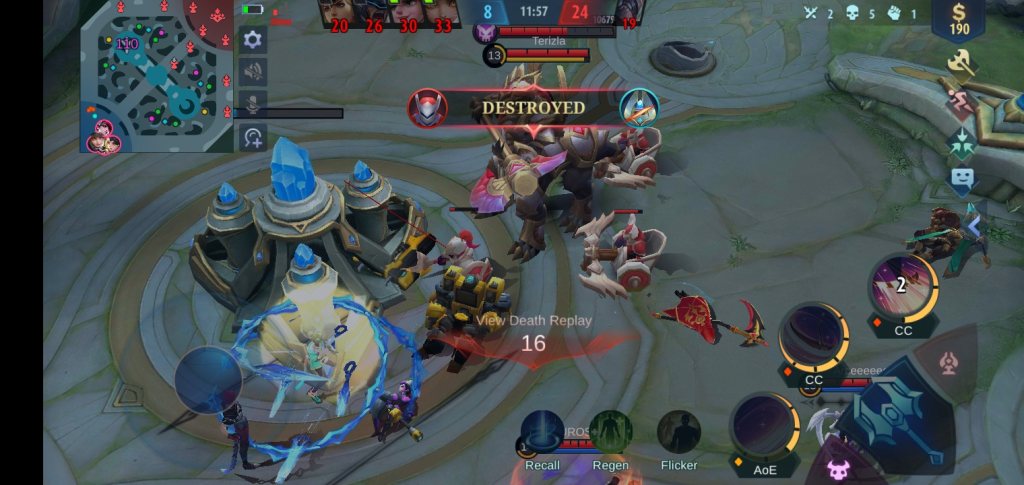Cast the Flicker battle spell
1024x485 pixels.
tap(679, 434)
